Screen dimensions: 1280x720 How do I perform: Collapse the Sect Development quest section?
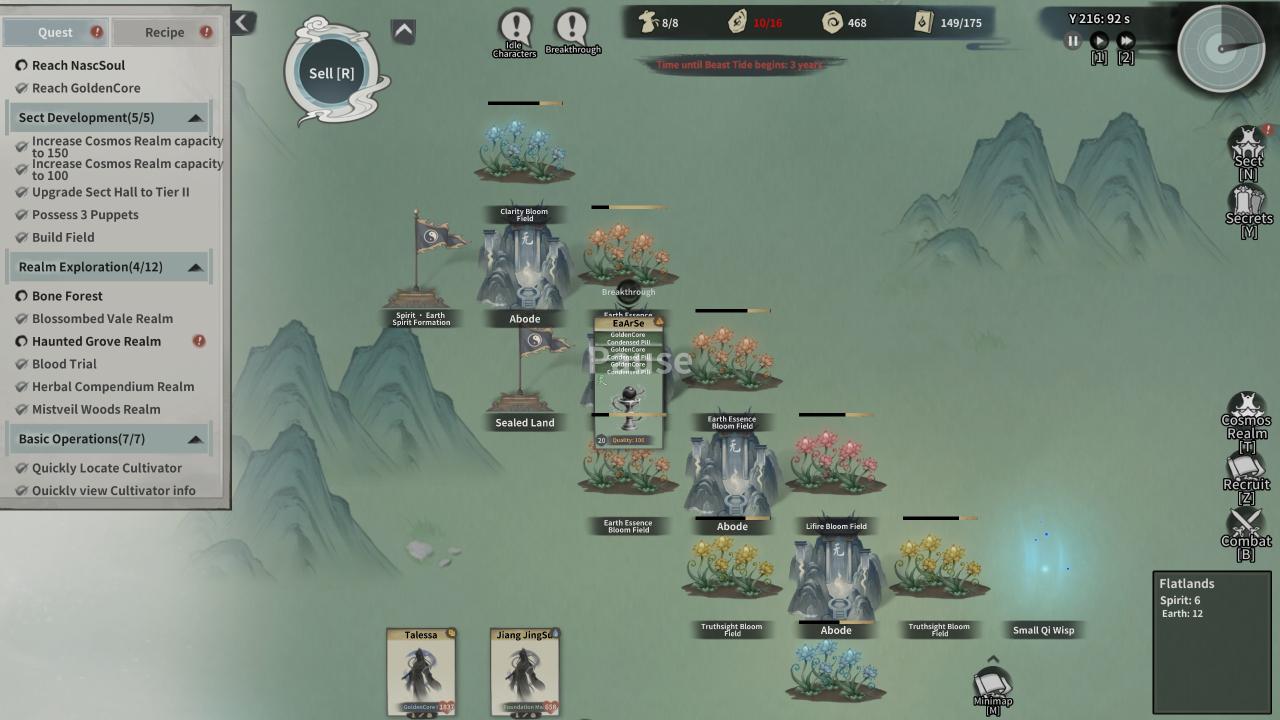point(195,118)
